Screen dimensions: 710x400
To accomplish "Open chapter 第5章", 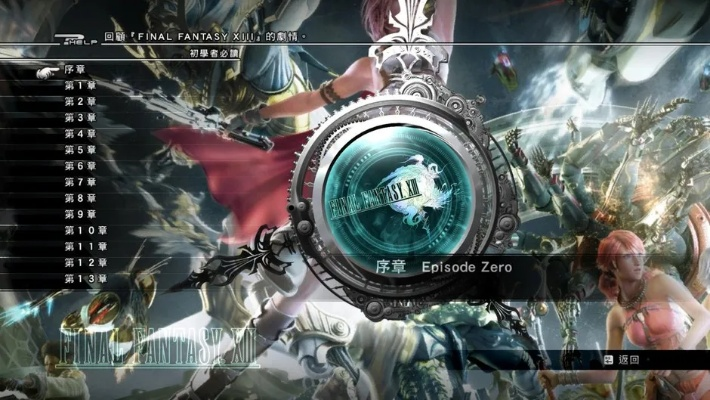I will (x=79, y=150).
